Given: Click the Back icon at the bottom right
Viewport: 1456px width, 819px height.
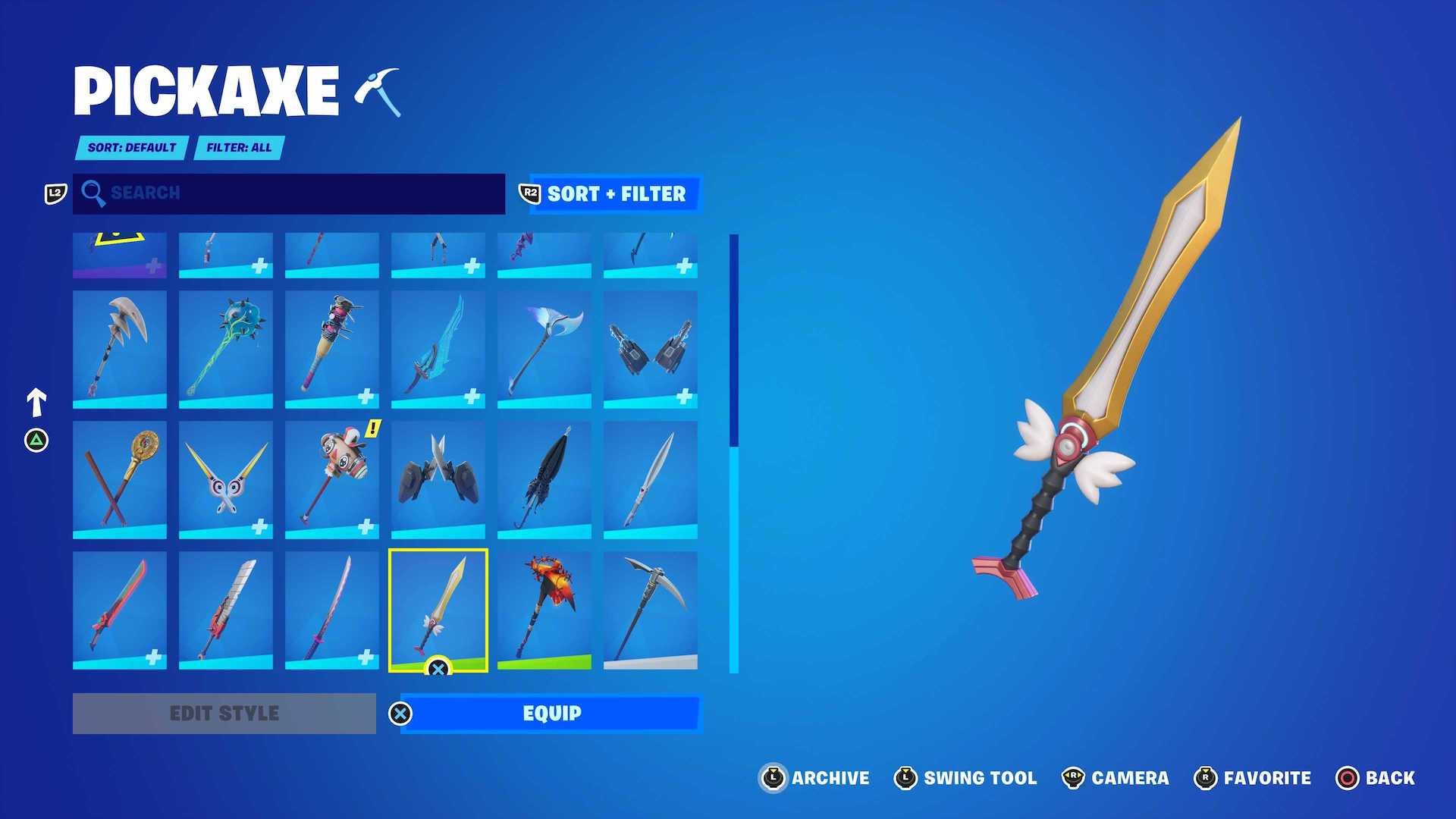Looking at the screenshot, I should point(1345,778).
